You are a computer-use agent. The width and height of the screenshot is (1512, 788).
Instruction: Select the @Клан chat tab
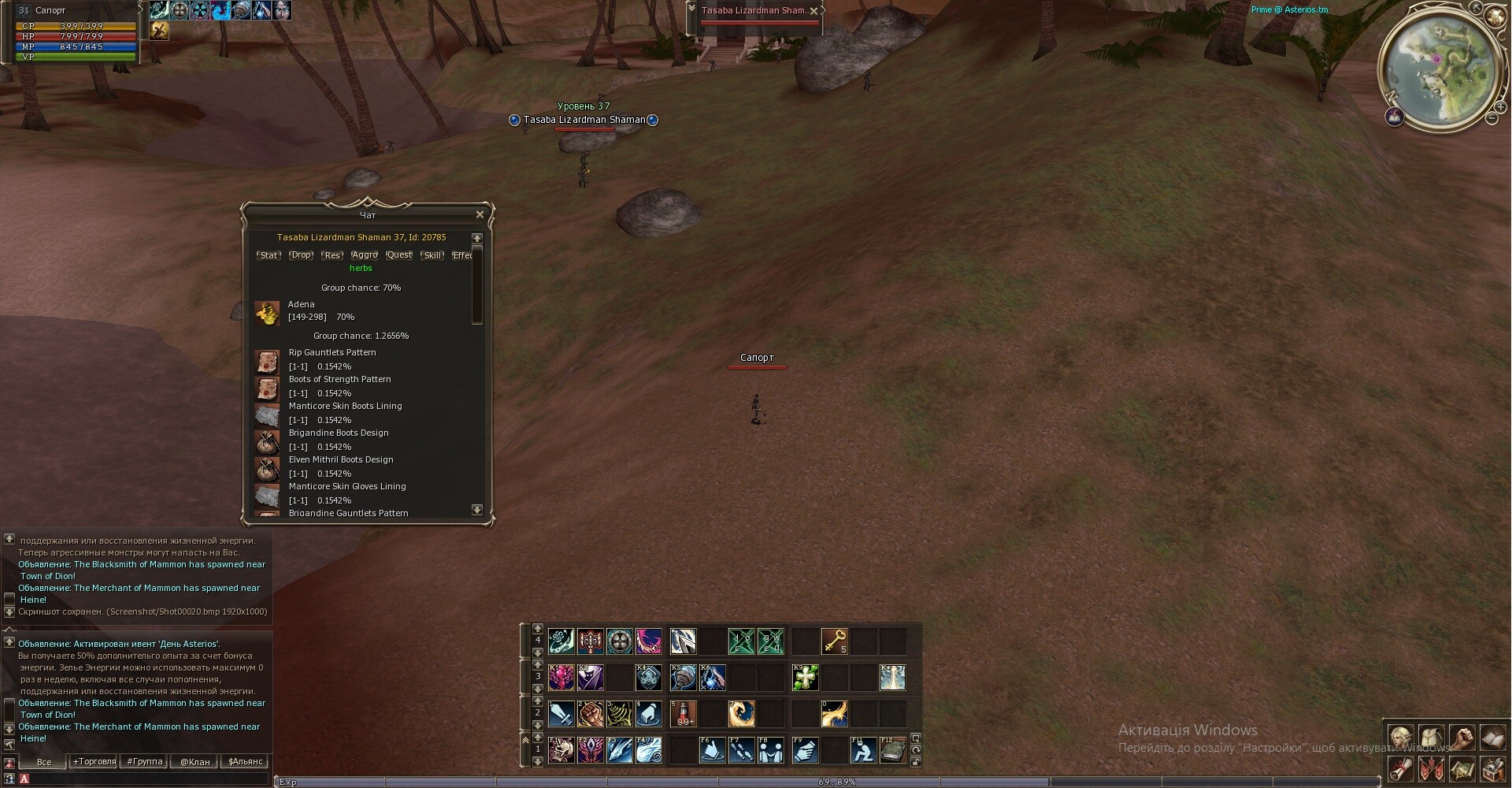195,761
